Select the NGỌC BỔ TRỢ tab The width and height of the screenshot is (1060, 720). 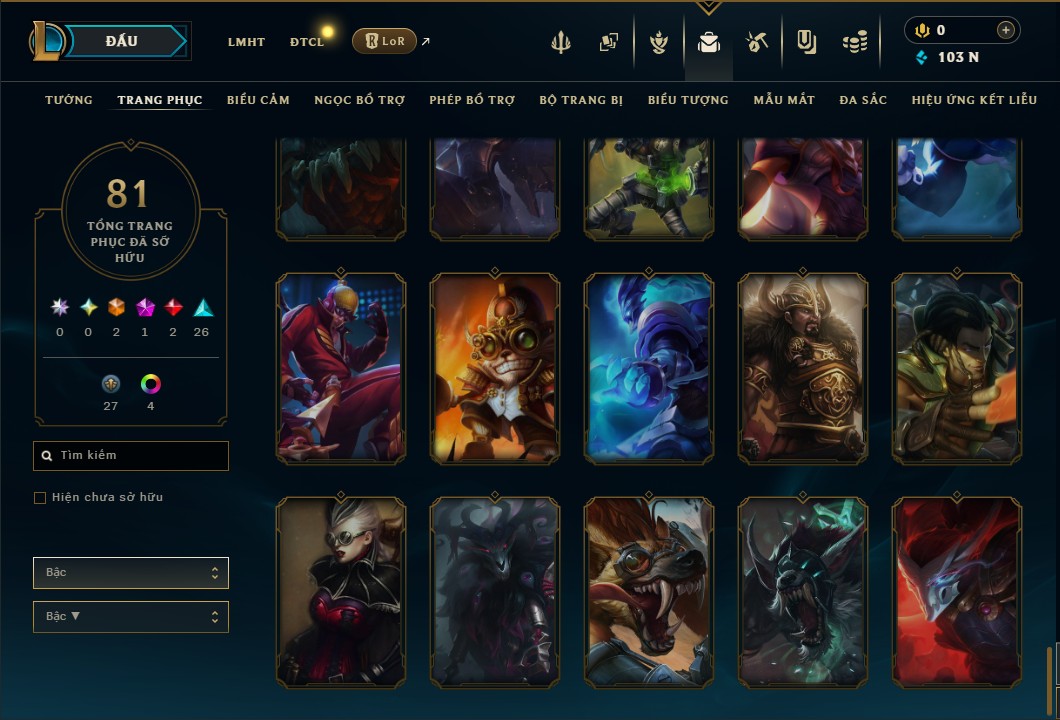[359, 100]
